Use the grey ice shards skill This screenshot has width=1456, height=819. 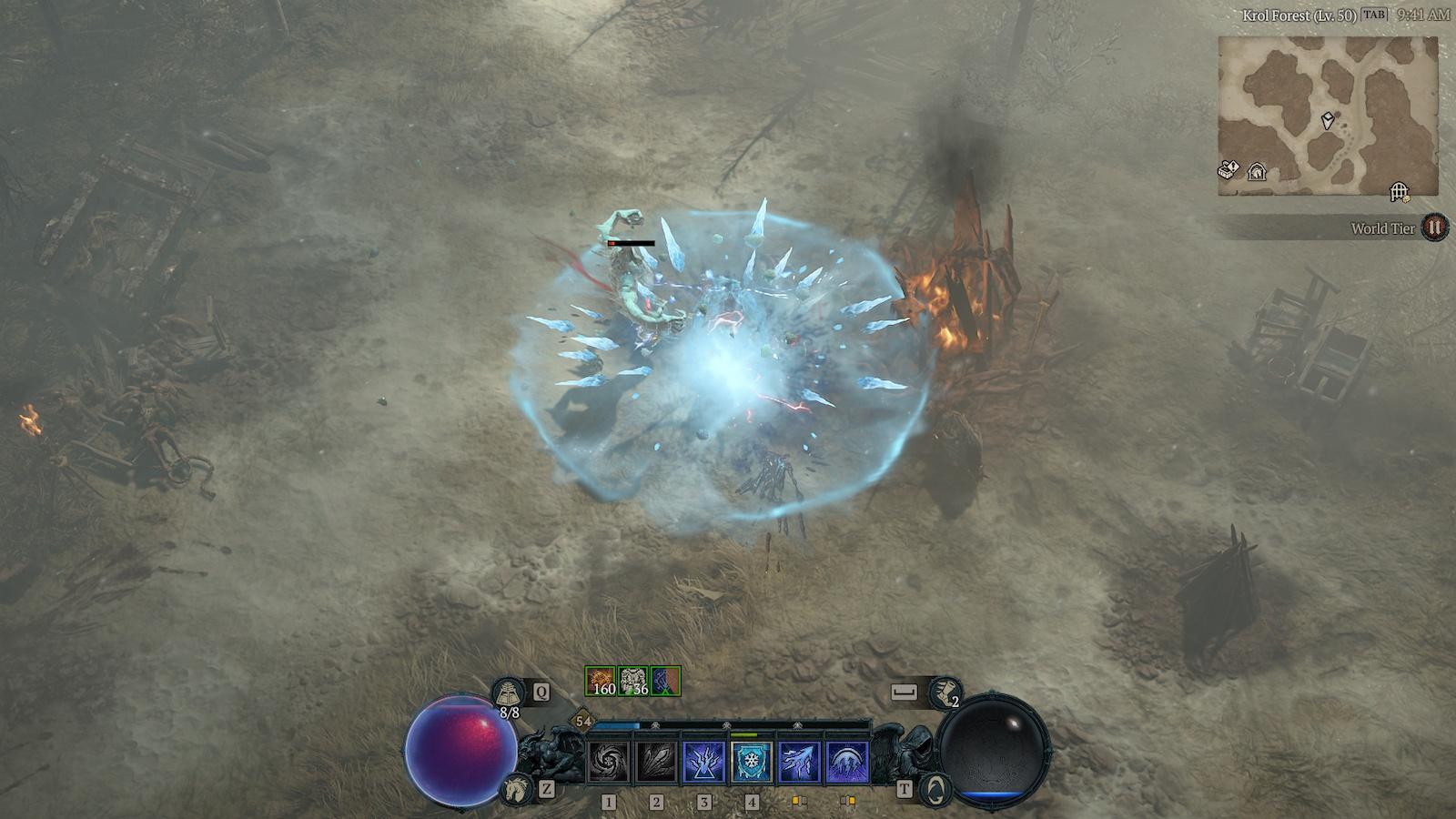tap(656, 762)
